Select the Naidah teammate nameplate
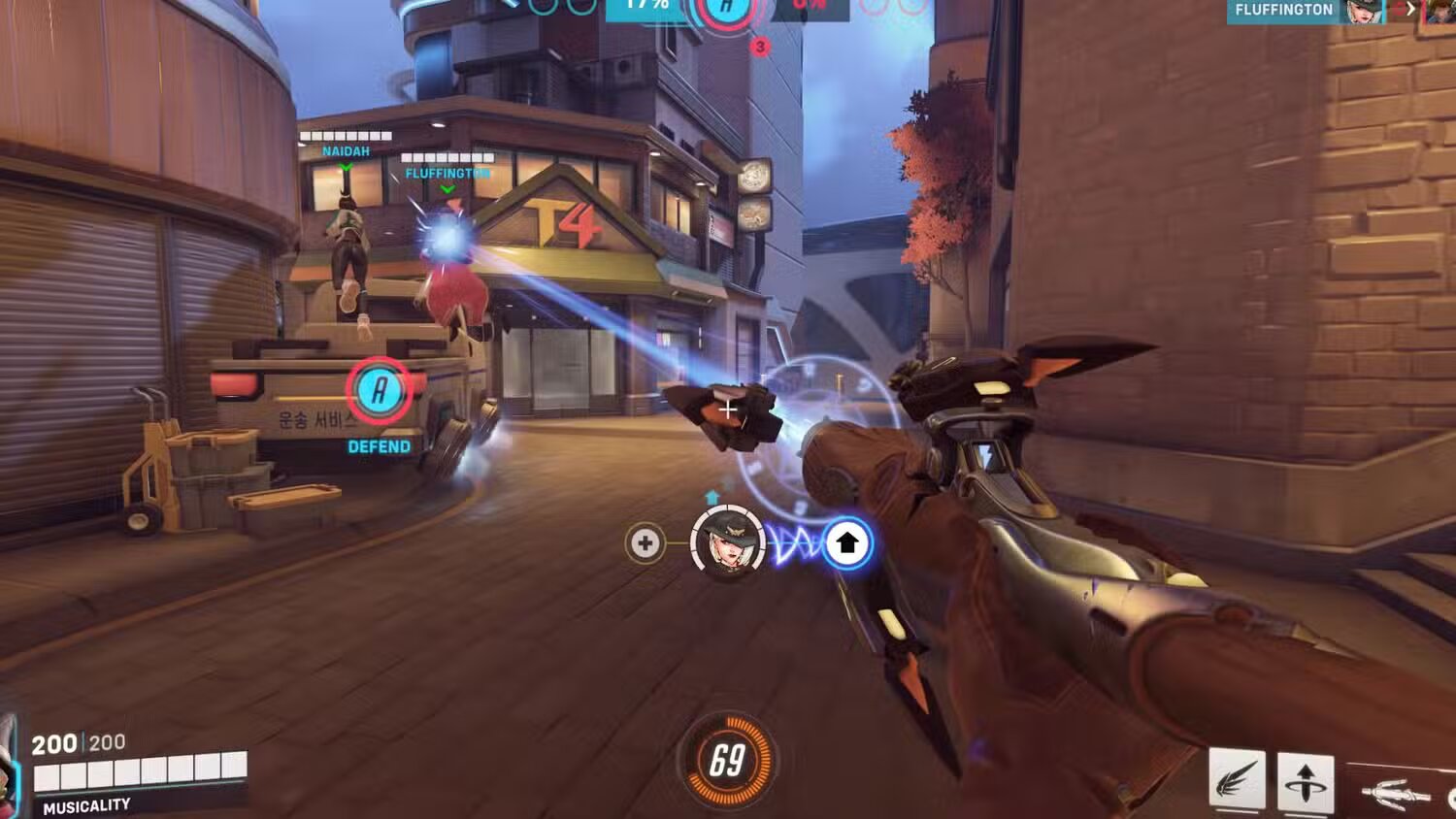Image resolution: width=1456 pixels, height=819 pixels. coord(346,151)
